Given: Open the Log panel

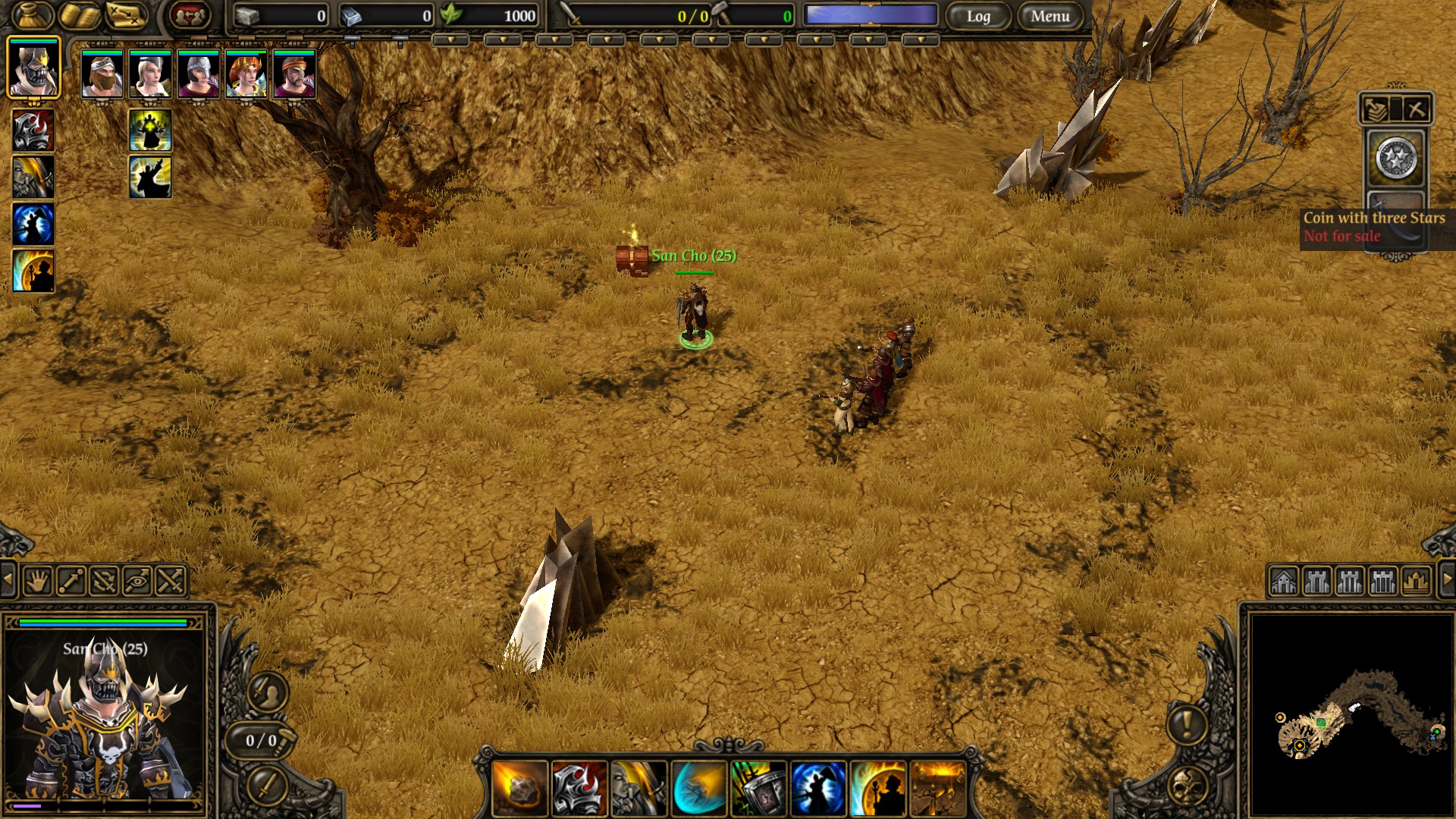Looking at the screenshot, I should click(978, 16).
